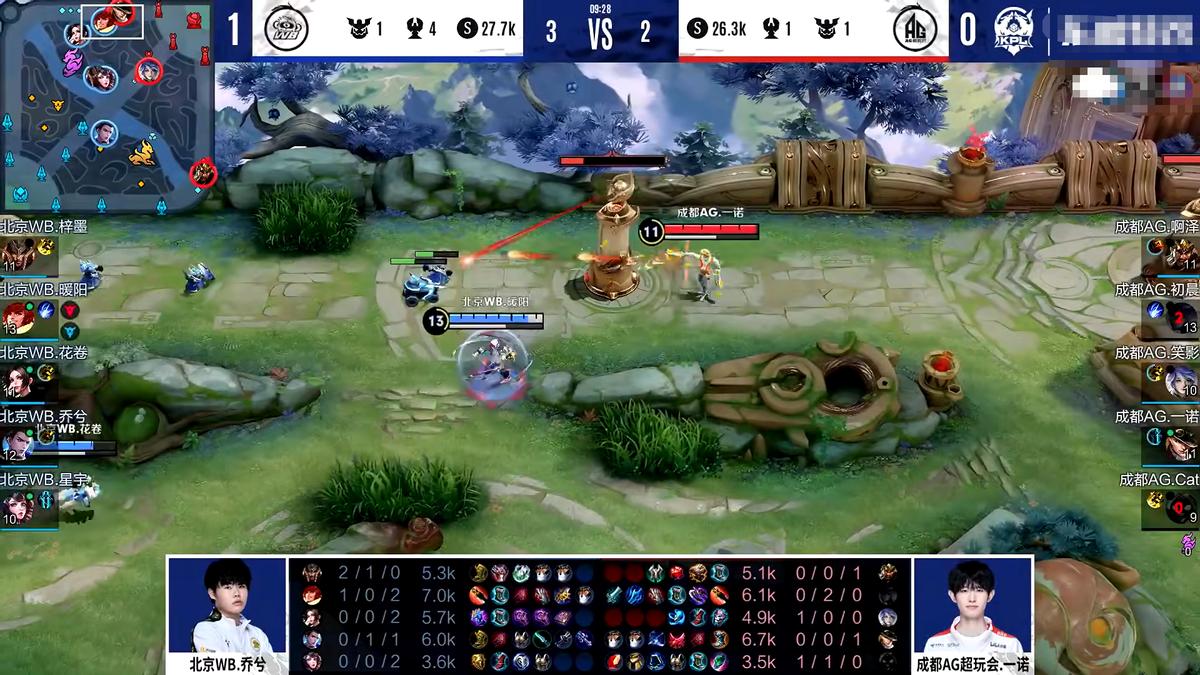Choose 北京WB.花卷 player portrait
The image size is (1200, 675).
pos(18,381)
